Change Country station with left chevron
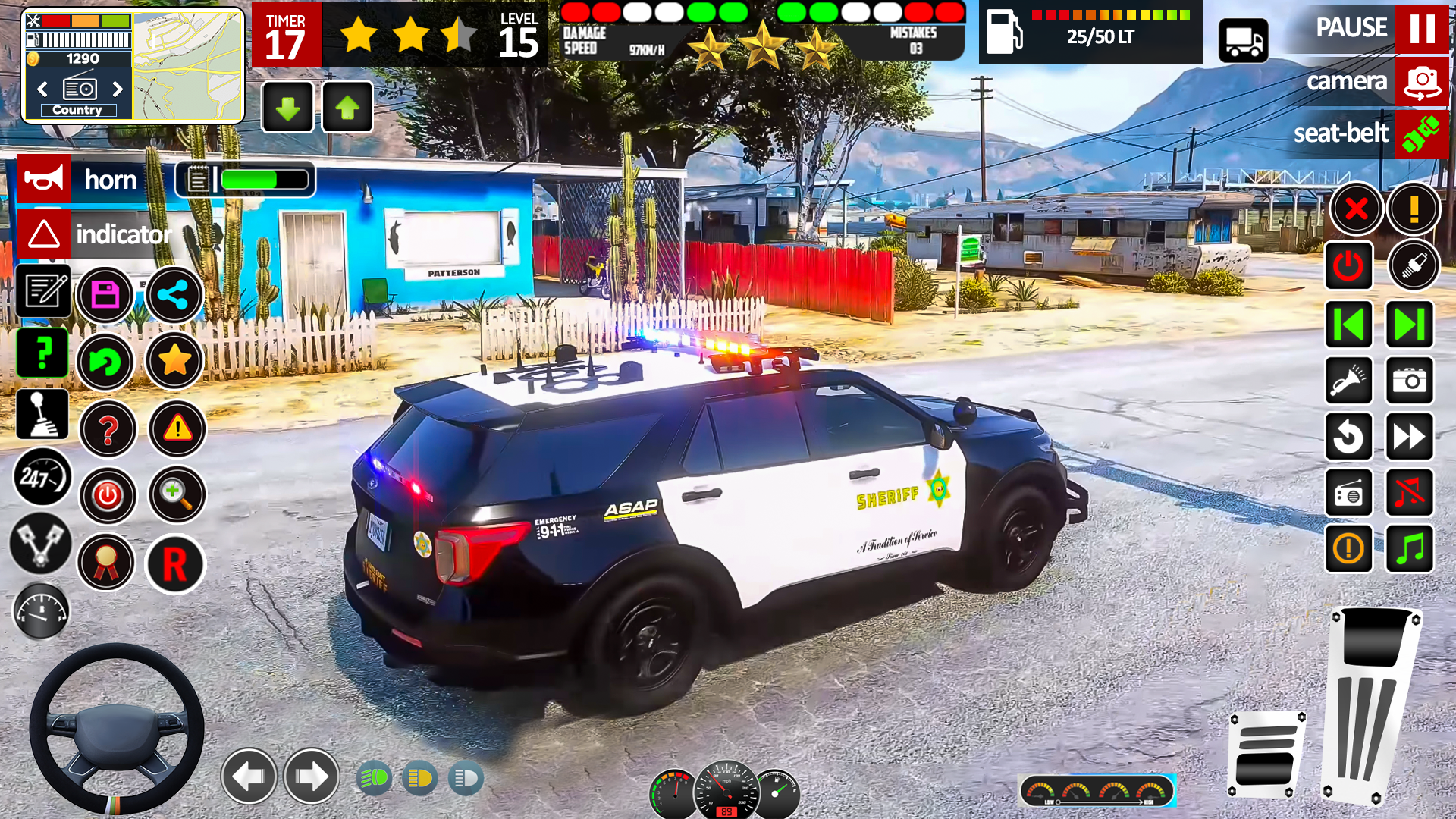Screen dimensions: 1456x819 tap(42, 89)
